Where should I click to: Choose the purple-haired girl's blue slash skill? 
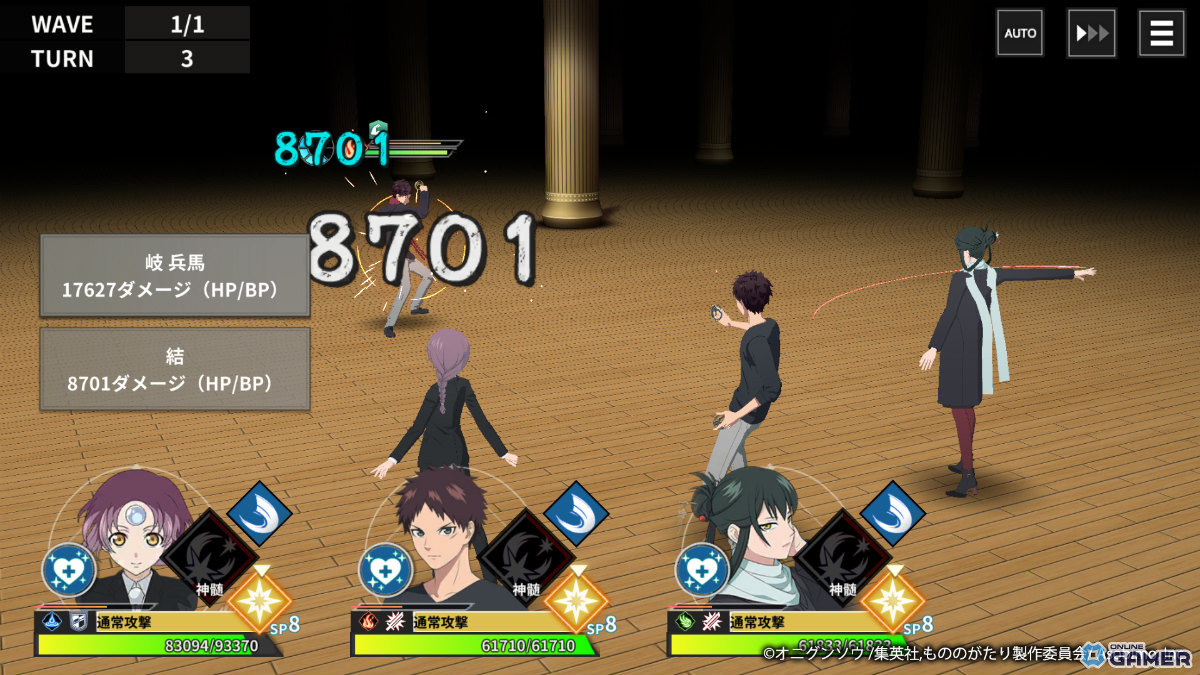tap(260, 514)
